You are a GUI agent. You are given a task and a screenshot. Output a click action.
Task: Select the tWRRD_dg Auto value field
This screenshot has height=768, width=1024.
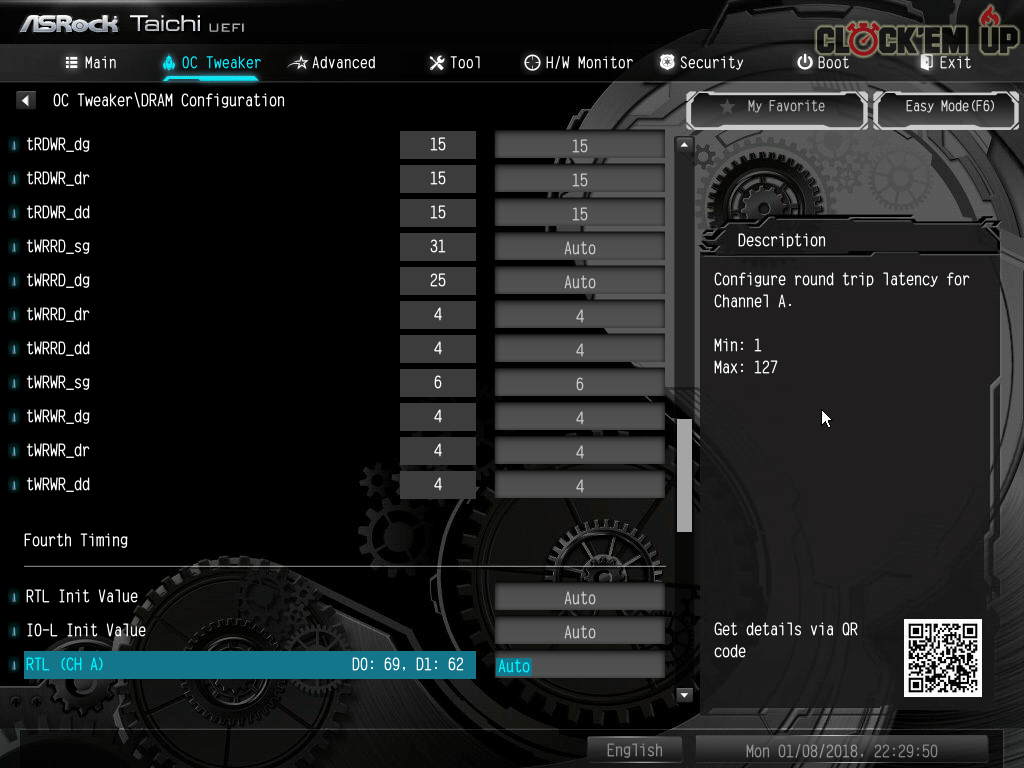tap(579, 282)
